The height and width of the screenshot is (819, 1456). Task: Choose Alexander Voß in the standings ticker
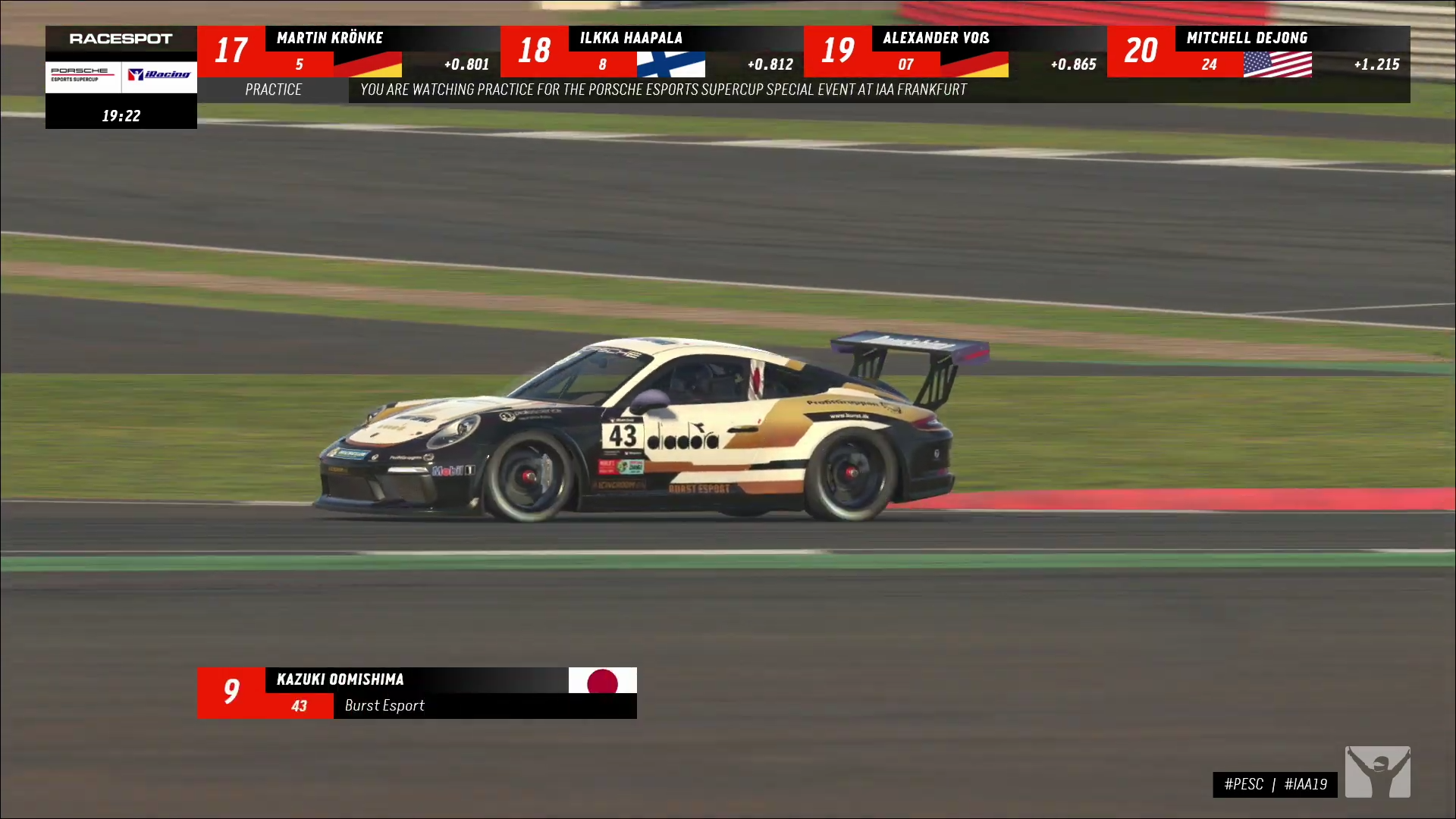click(955, 51)
